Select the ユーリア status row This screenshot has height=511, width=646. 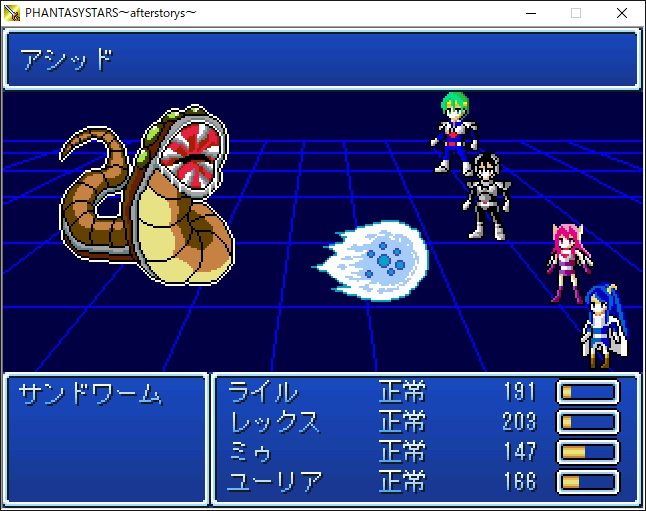(x=276, y=482)
